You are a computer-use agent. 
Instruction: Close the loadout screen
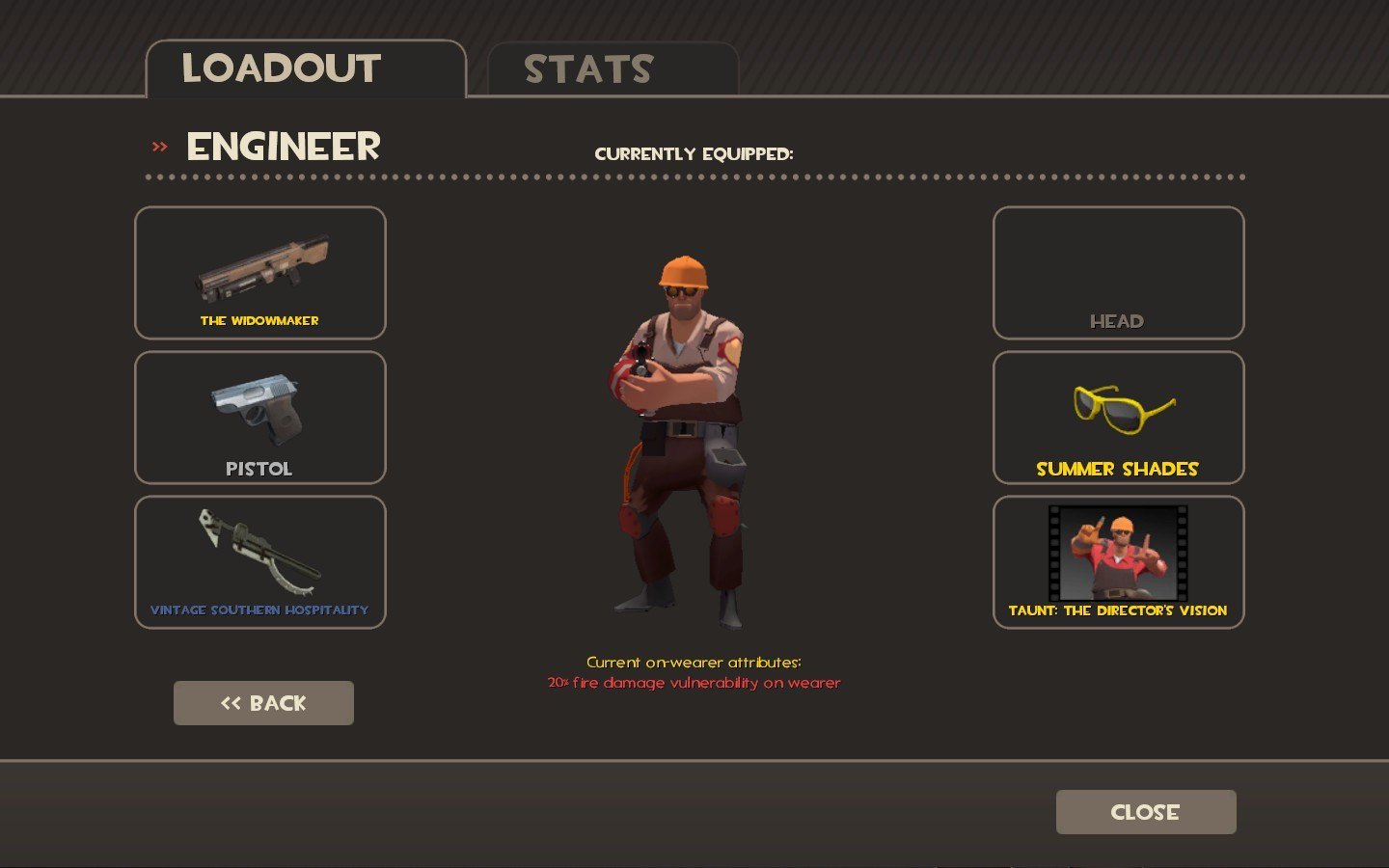click(1146, 812)
